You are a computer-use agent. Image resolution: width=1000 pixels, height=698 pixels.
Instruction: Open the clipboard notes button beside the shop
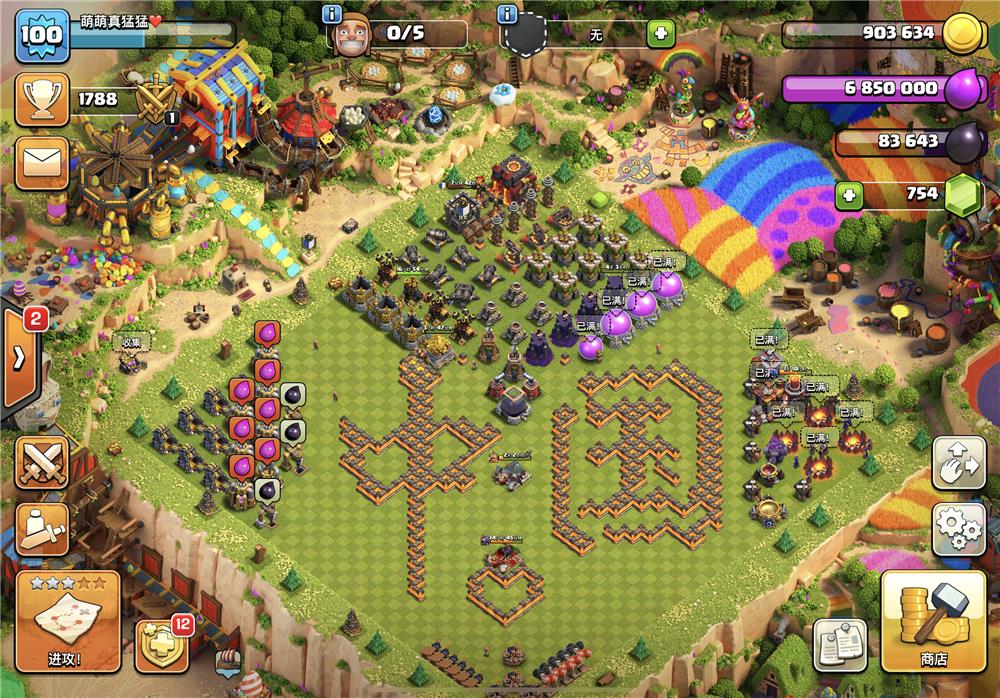(839, 645)
